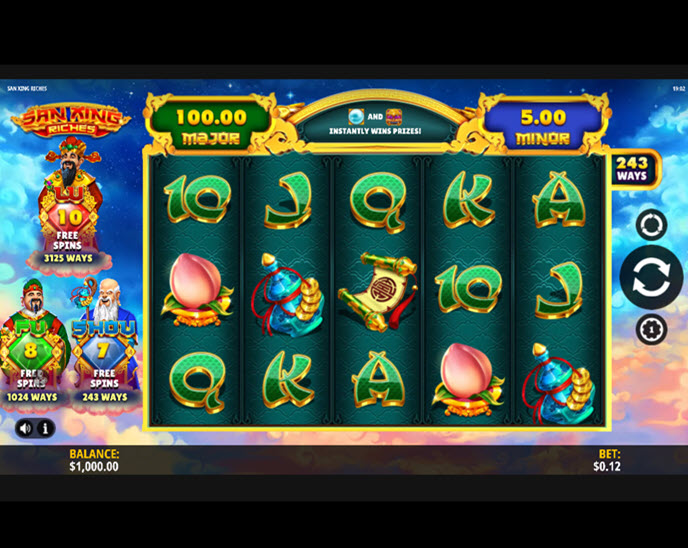688x548 pixels.
Task: Toggle the sound speaker icon
Action: pos(25,428)
